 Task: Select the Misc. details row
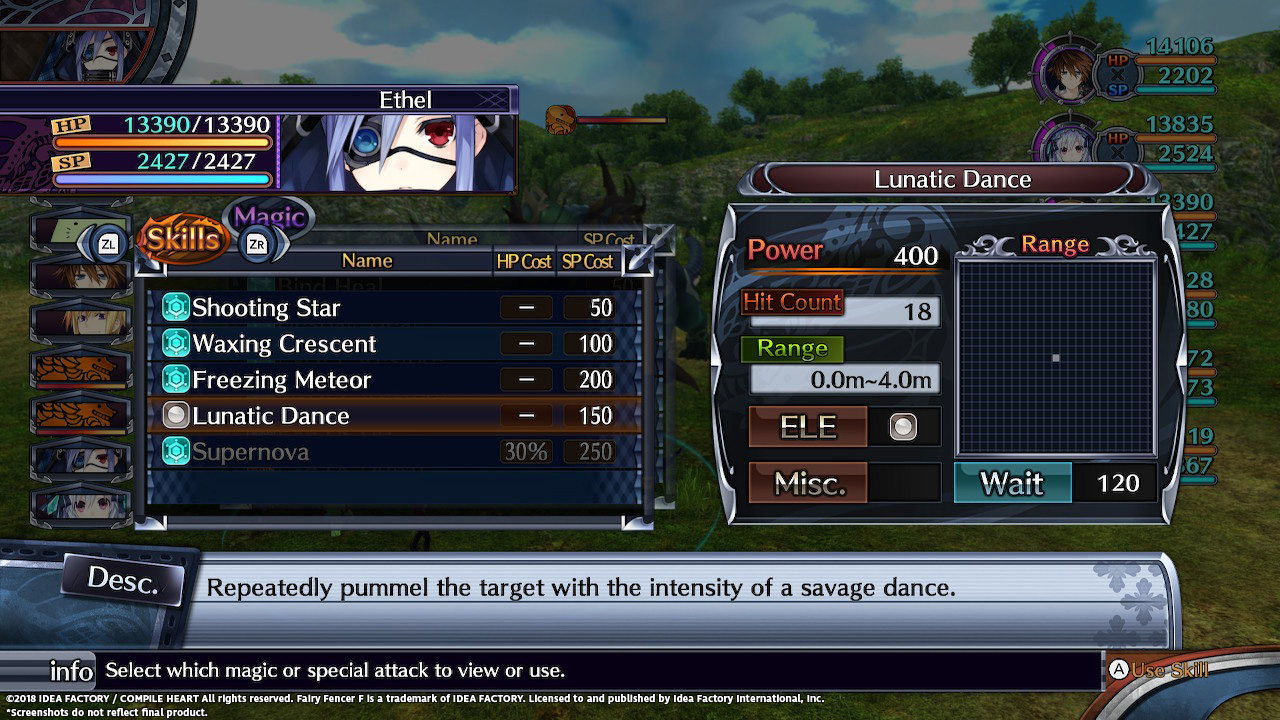pos(809,484)
